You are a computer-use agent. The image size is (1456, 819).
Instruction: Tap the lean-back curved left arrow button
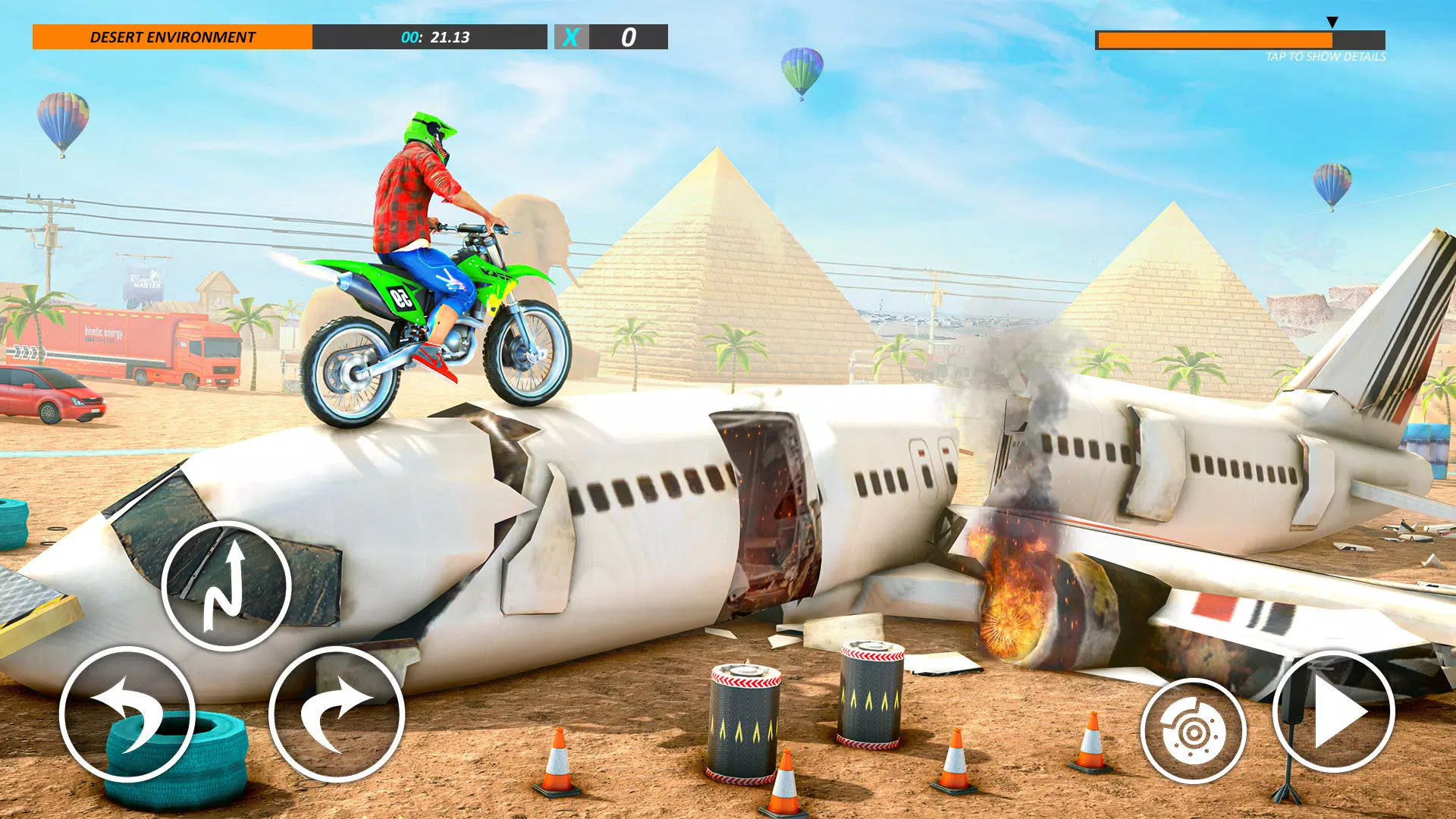pos(127,714)
